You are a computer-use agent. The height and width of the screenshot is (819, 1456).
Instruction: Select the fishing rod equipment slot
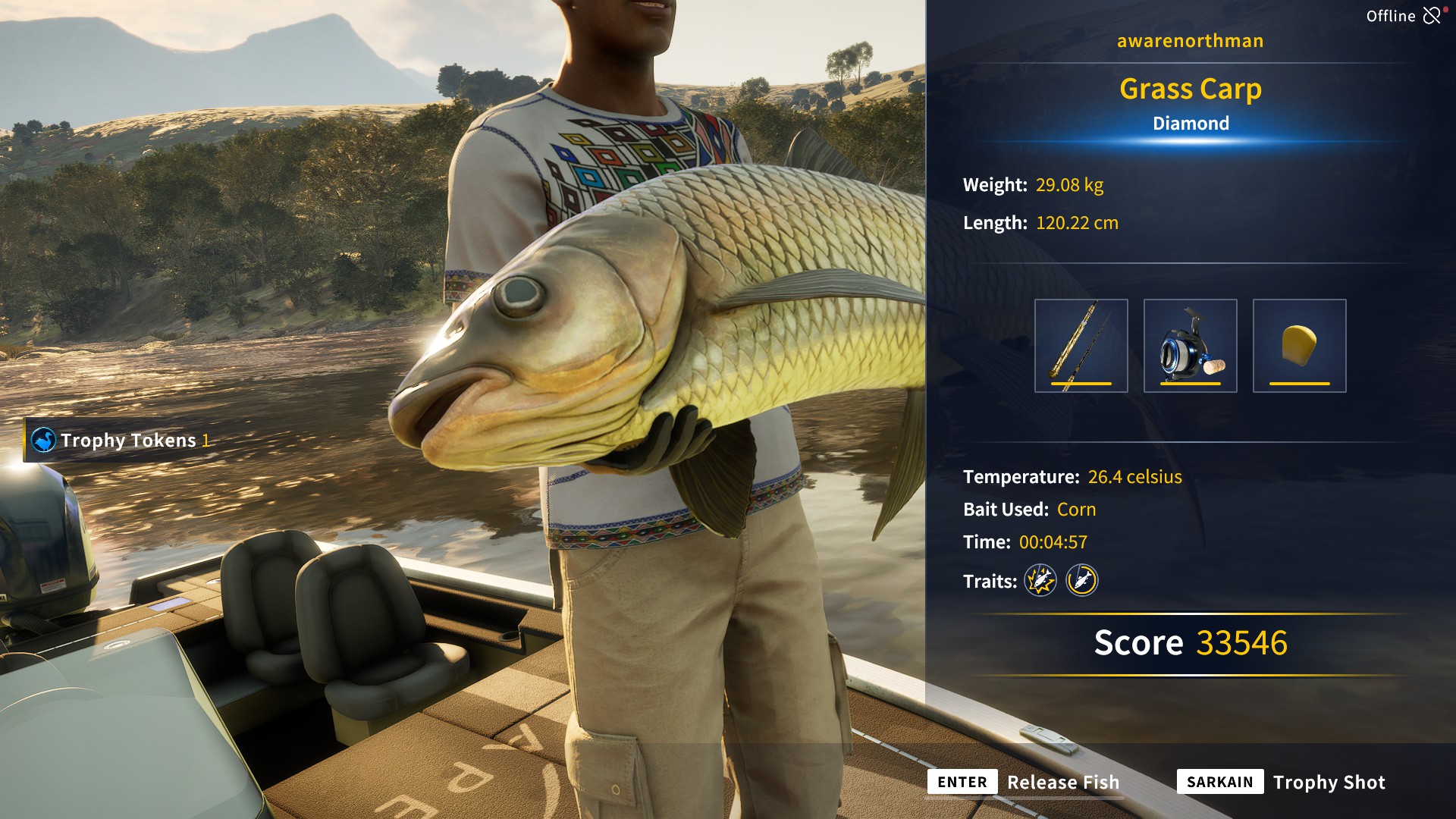[x=1081, y=346]
